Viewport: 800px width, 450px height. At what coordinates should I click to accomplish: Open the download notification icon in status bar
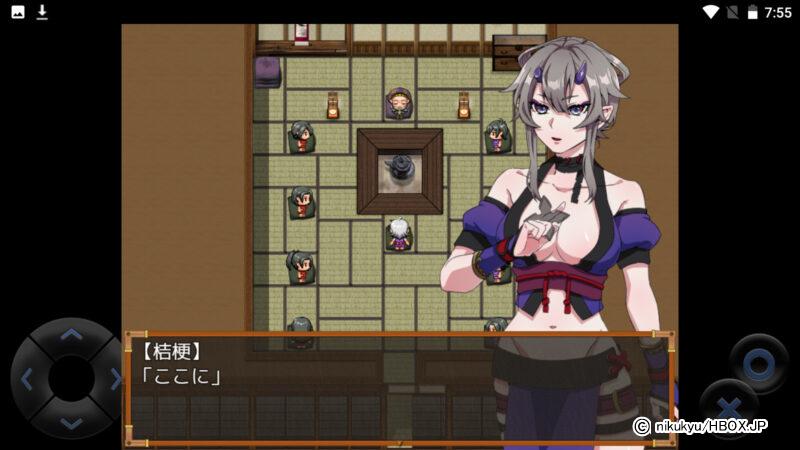[42, 12]
